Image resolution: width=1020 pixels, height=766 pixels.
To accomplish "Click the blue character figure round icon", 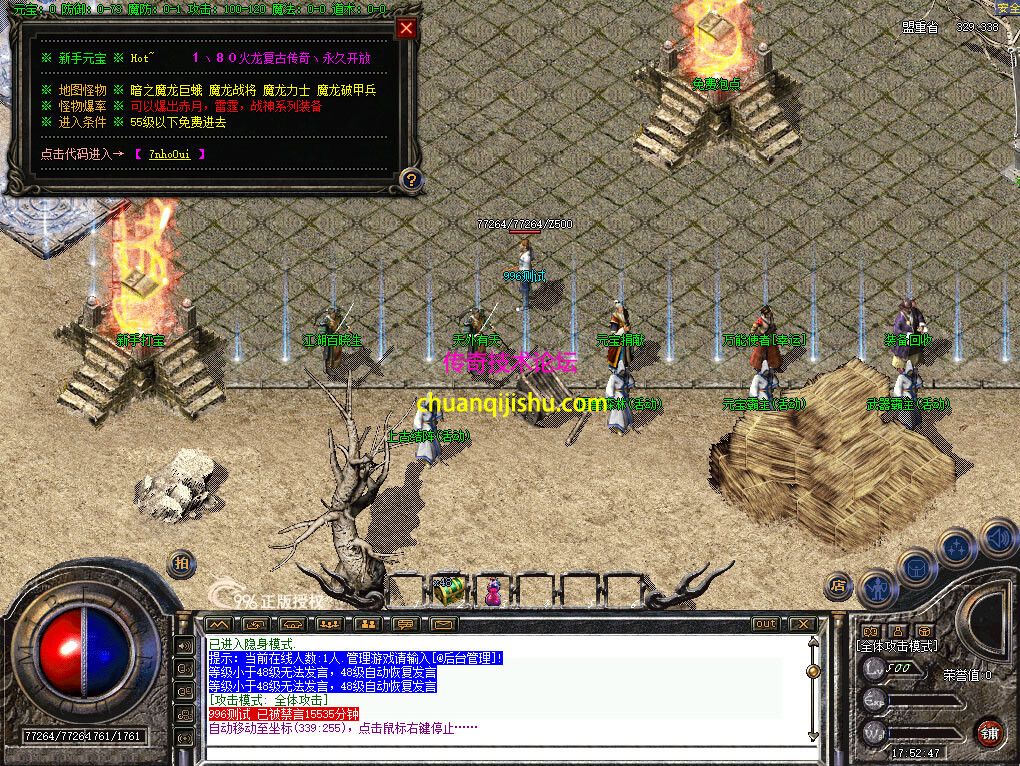I will pos(878,588).
